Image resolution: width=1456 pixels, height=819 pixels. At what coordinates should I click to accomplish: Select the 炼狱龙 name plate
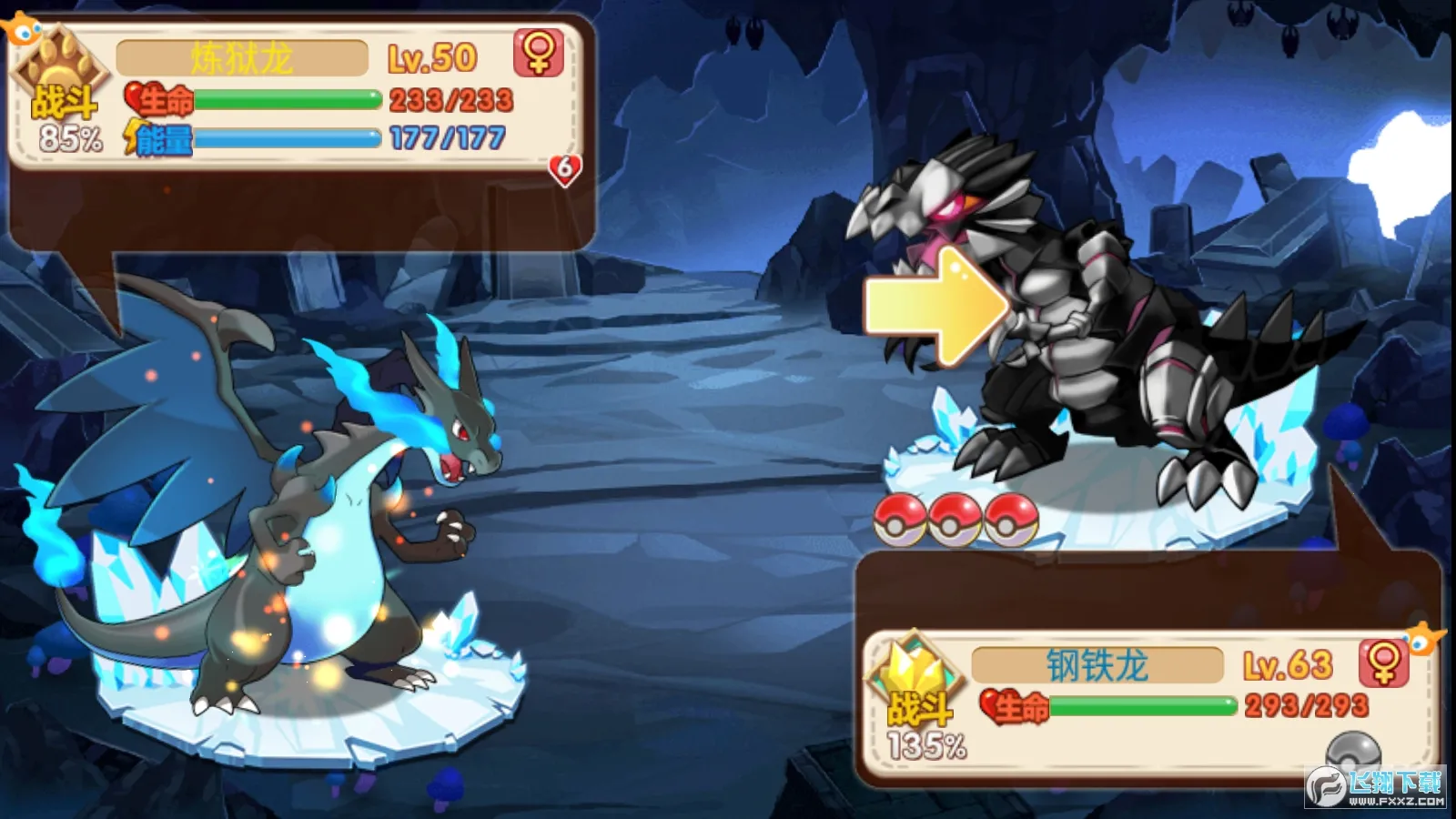click(242, 59)
